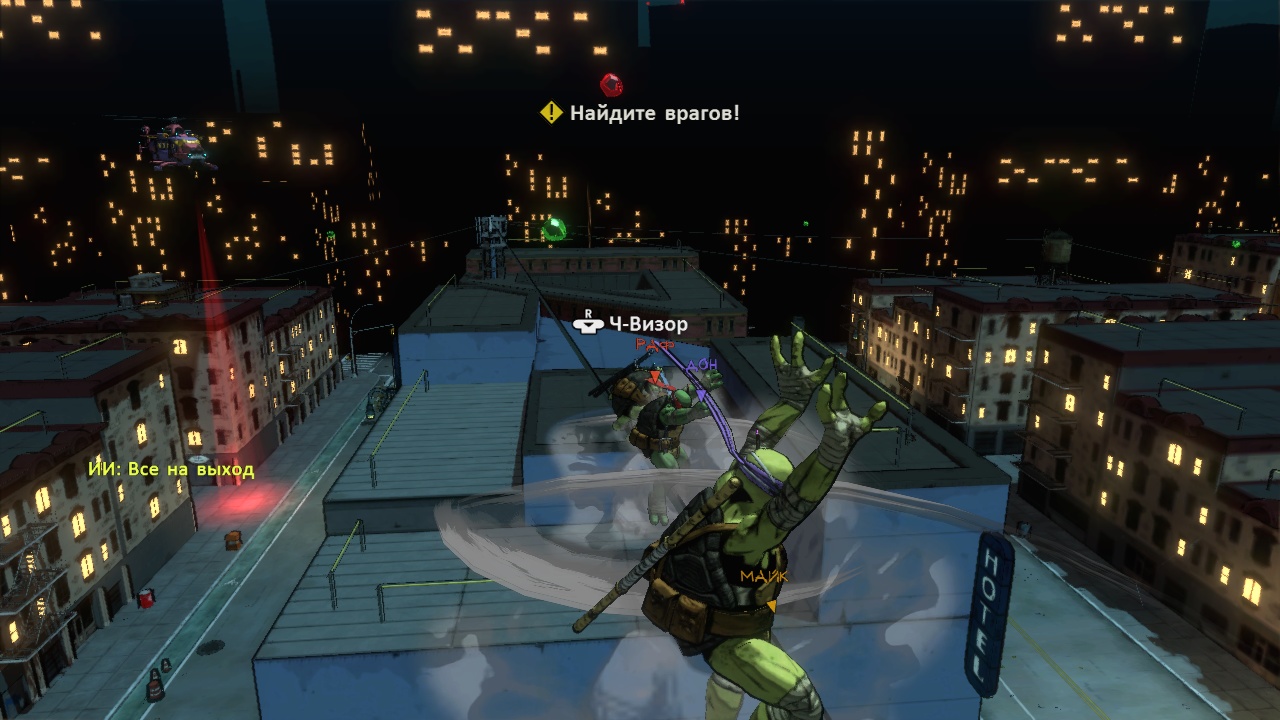Click the green waypoint marker orb
Screen dimensions: 1280x720
(x=553, y=231)
